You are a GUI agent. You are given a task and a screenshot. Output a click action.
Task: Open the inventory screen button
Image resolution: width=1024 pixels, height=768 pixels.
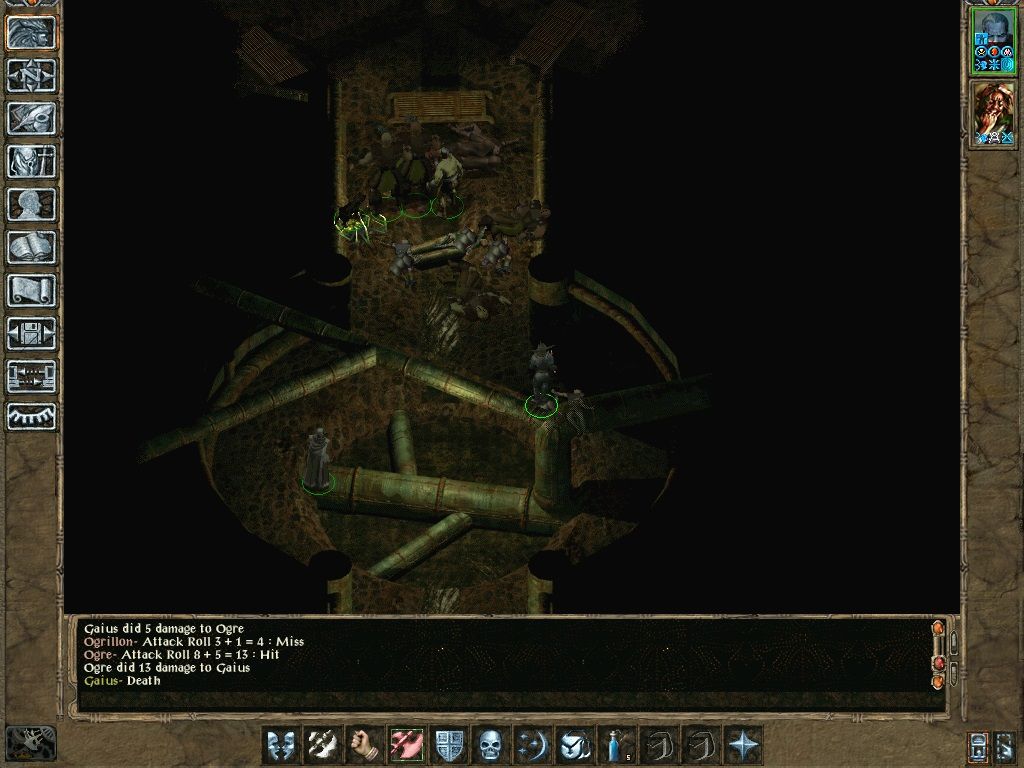tap(32, 161)
